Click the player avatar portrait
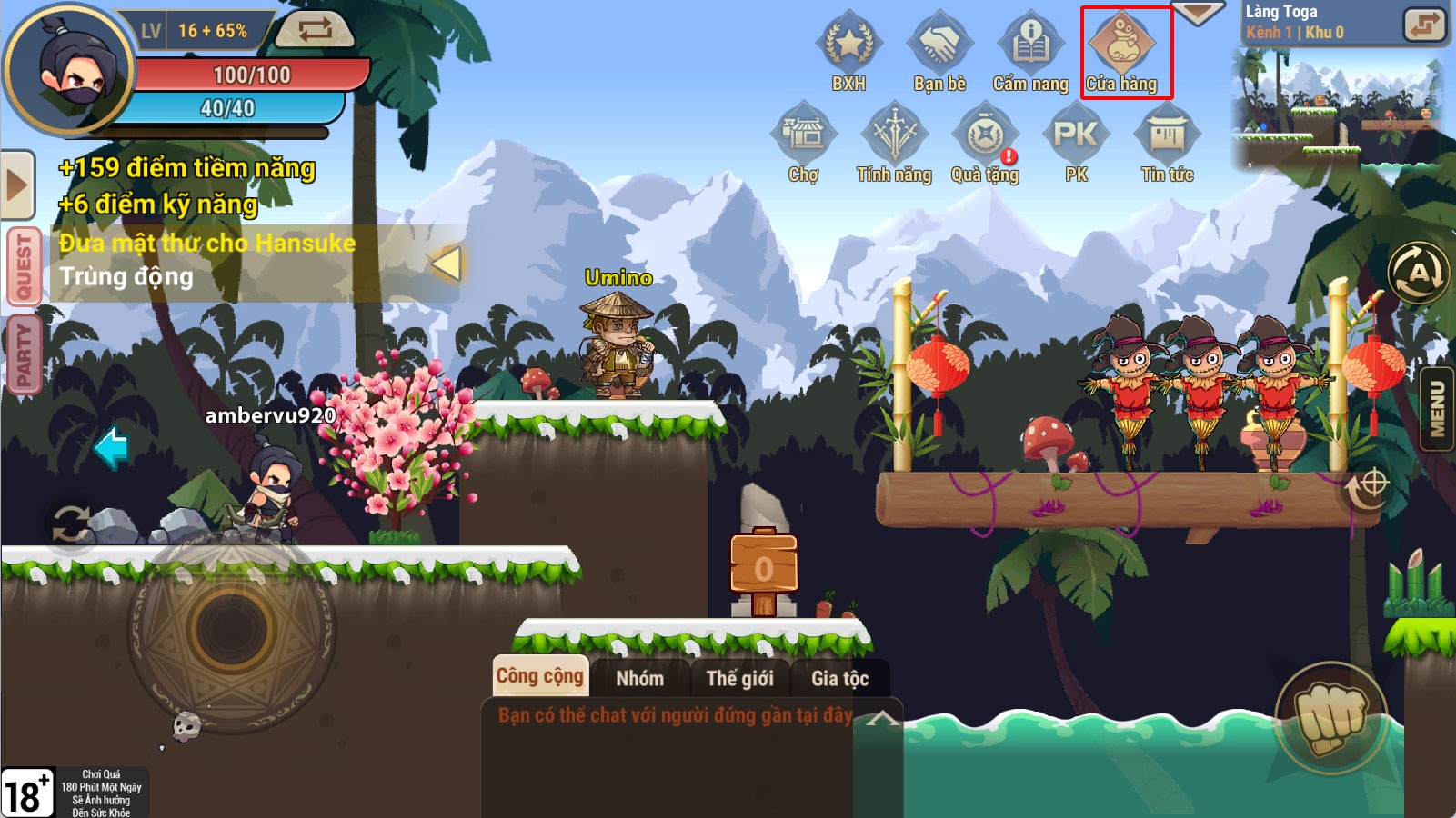1456x818 pixels. [x=69, y=70]
